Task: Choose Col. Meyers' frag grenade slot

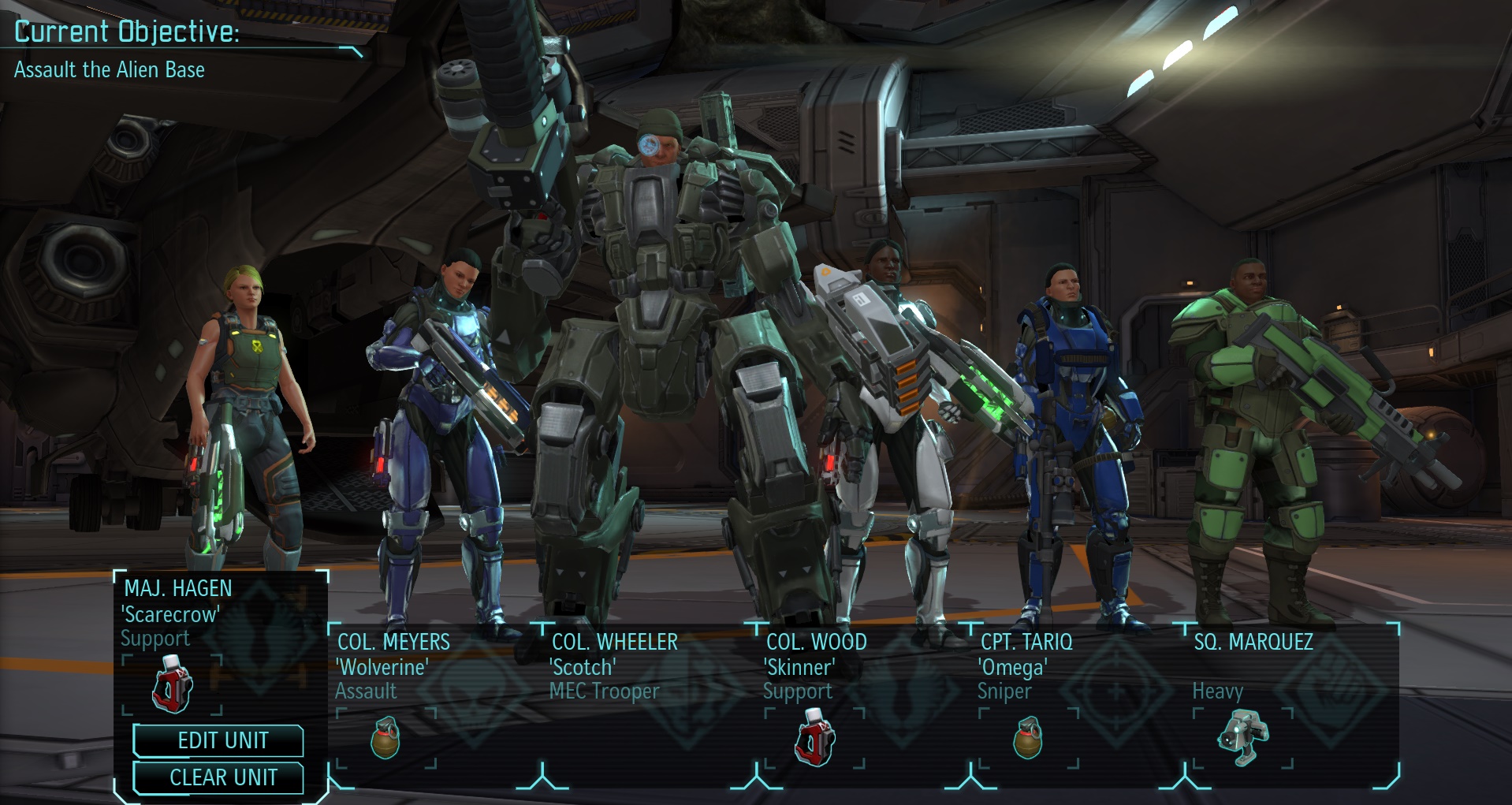Action: click(385, 738)
